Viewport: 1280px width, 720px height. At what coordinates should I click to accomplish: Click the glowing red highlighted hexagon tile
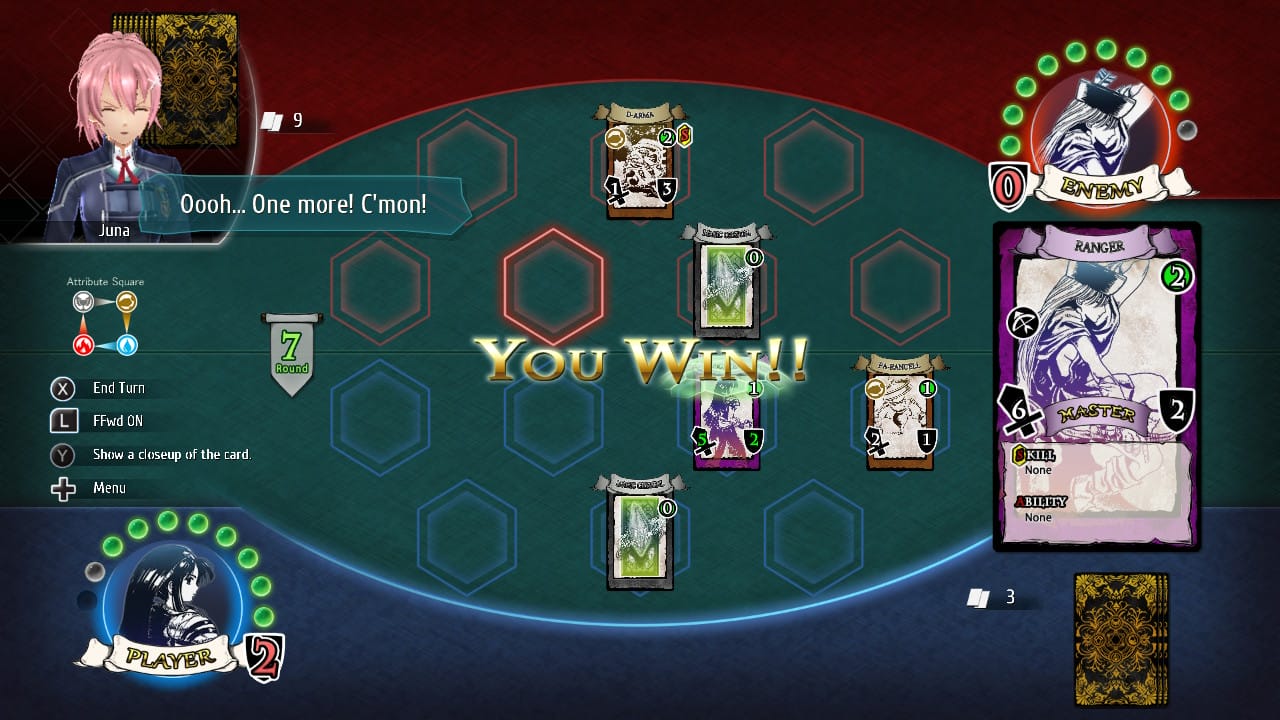click(x=554, y=285)
